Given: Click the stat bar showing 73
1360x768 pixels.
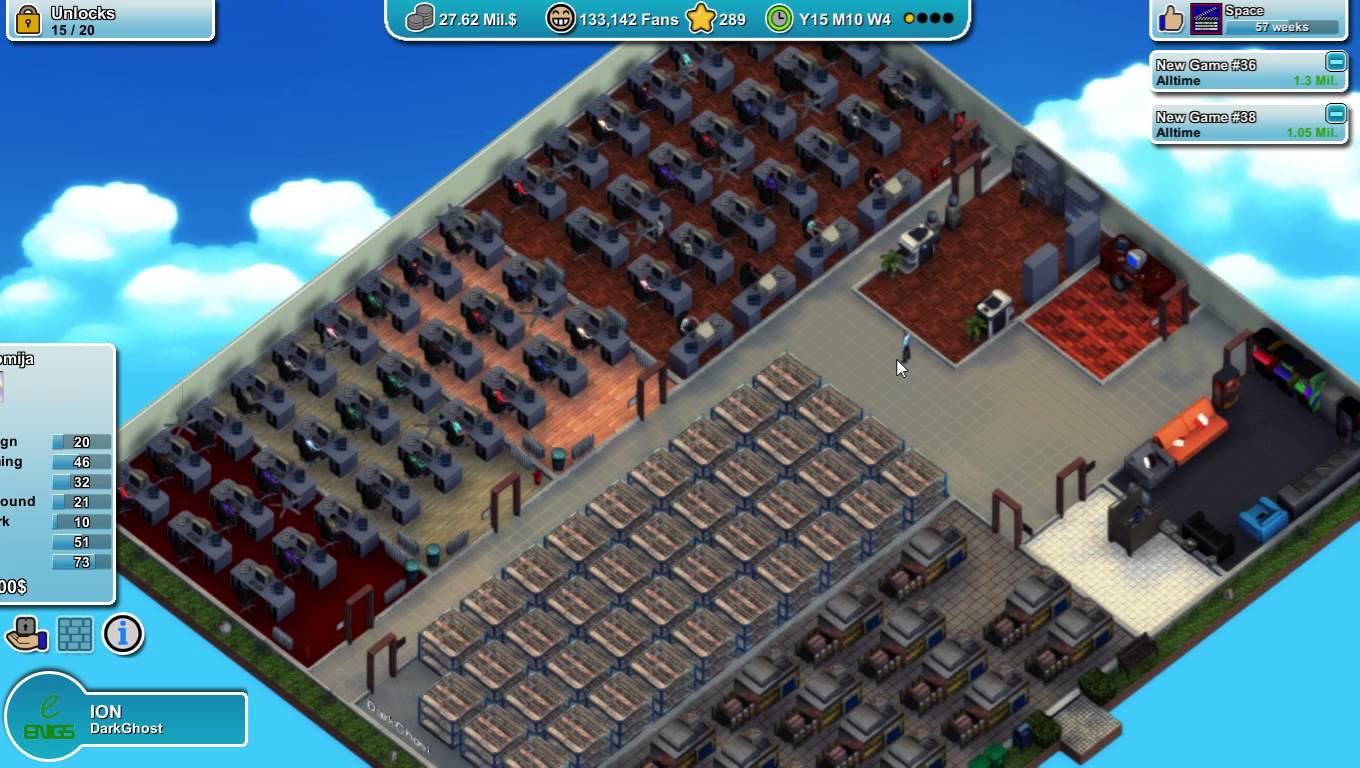Looking at the screenshot, I should 80,562.
